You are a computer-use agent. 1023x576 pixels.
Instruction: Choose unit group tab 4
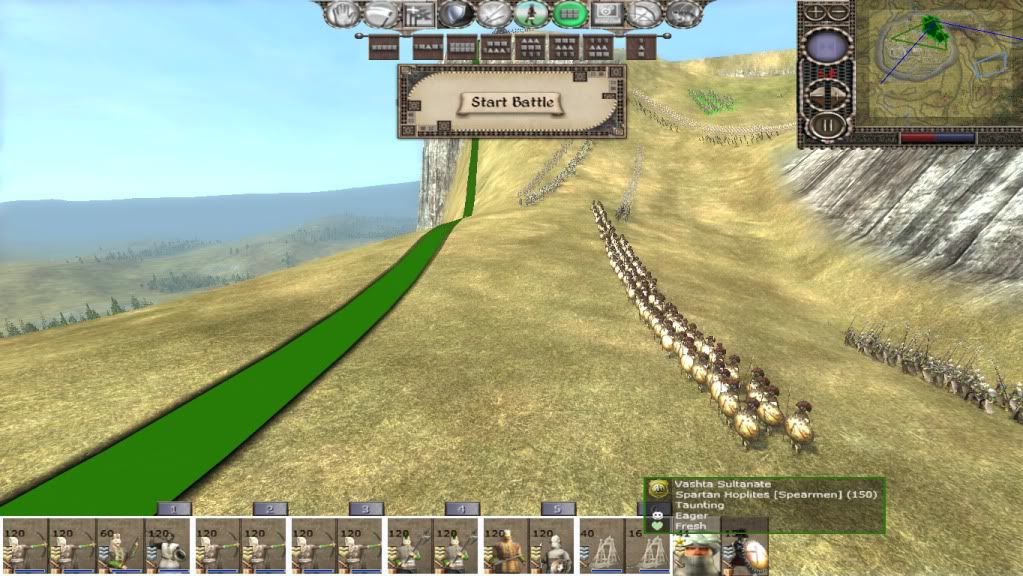point(462,509)
